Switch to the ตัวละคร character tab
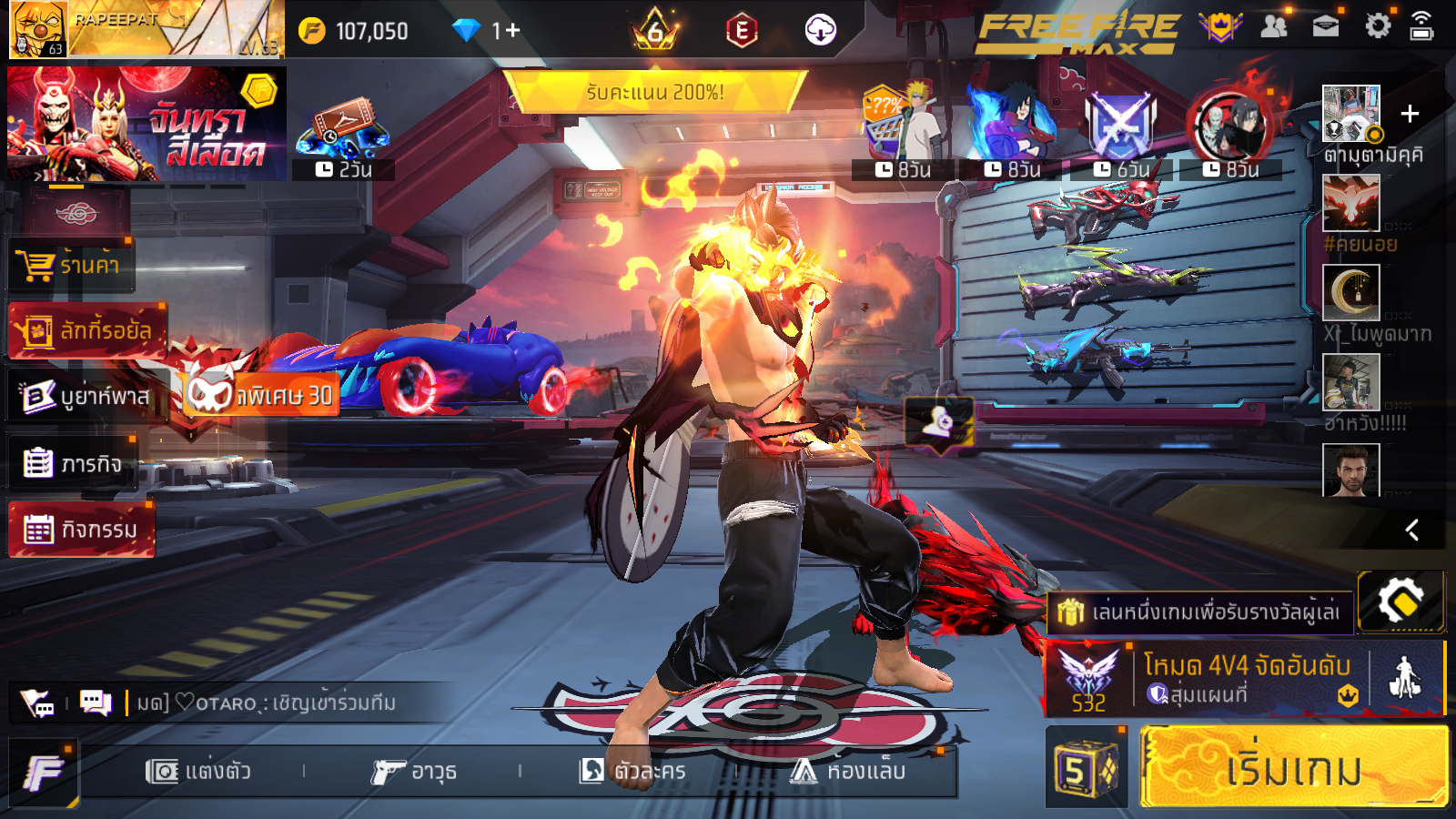 click(x=632, y=772)
